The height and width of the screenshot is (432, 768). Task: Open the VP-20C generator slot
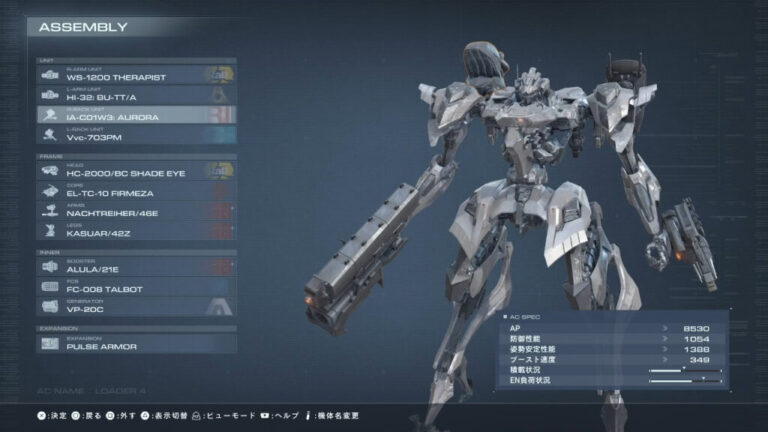tap(136, 307)
